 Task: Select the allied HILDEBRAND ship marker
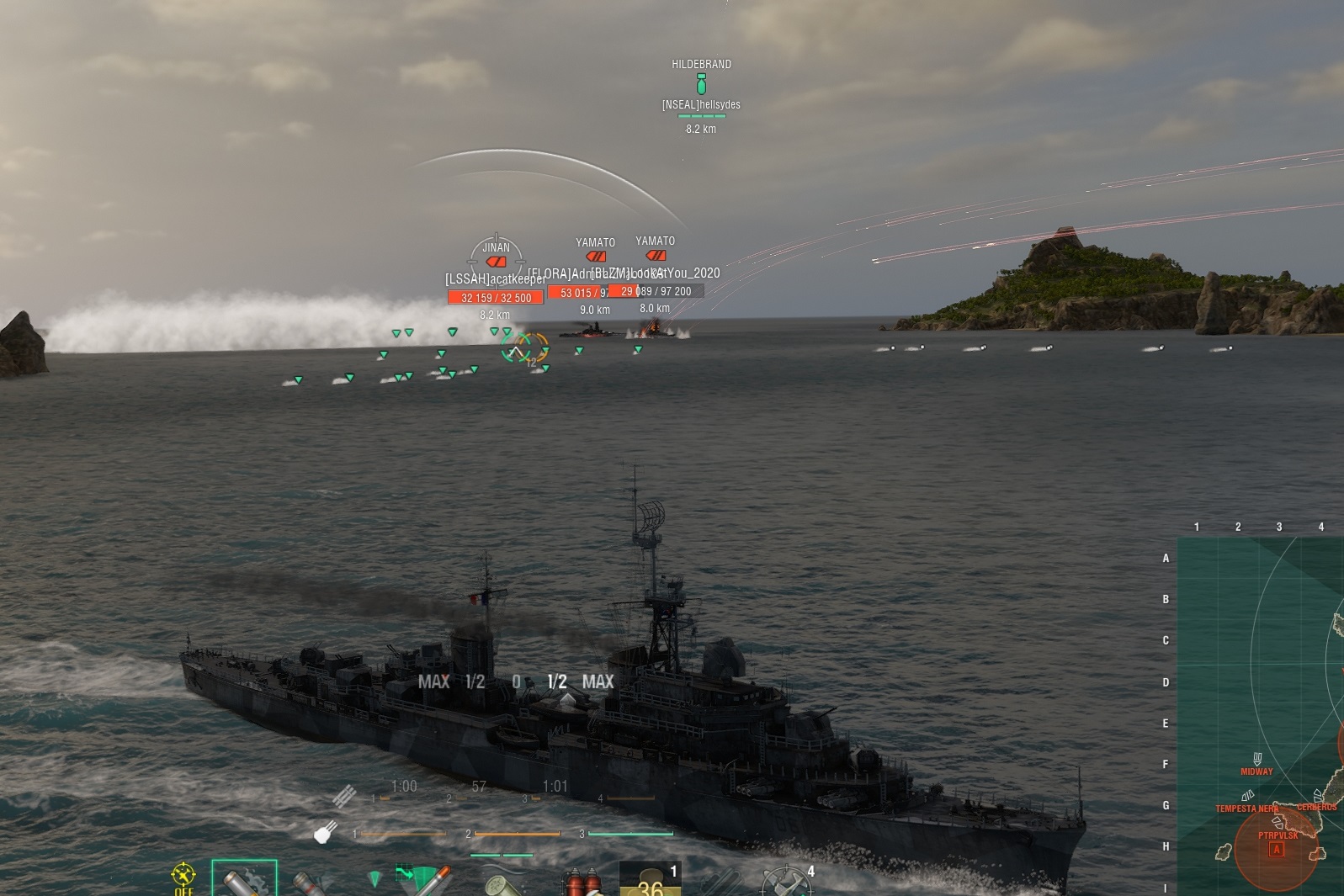[701, 84]
